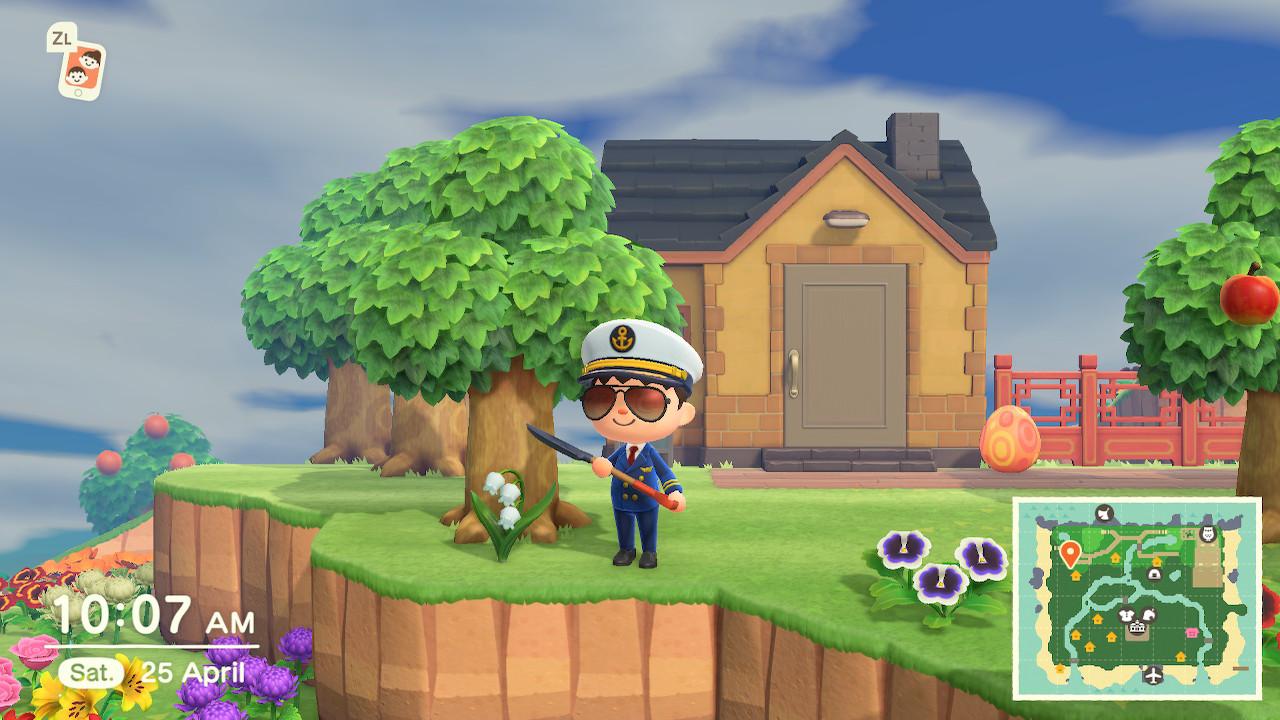
Task: Choose the Resident Services building marker
Action: click(x=1137, y=629)
